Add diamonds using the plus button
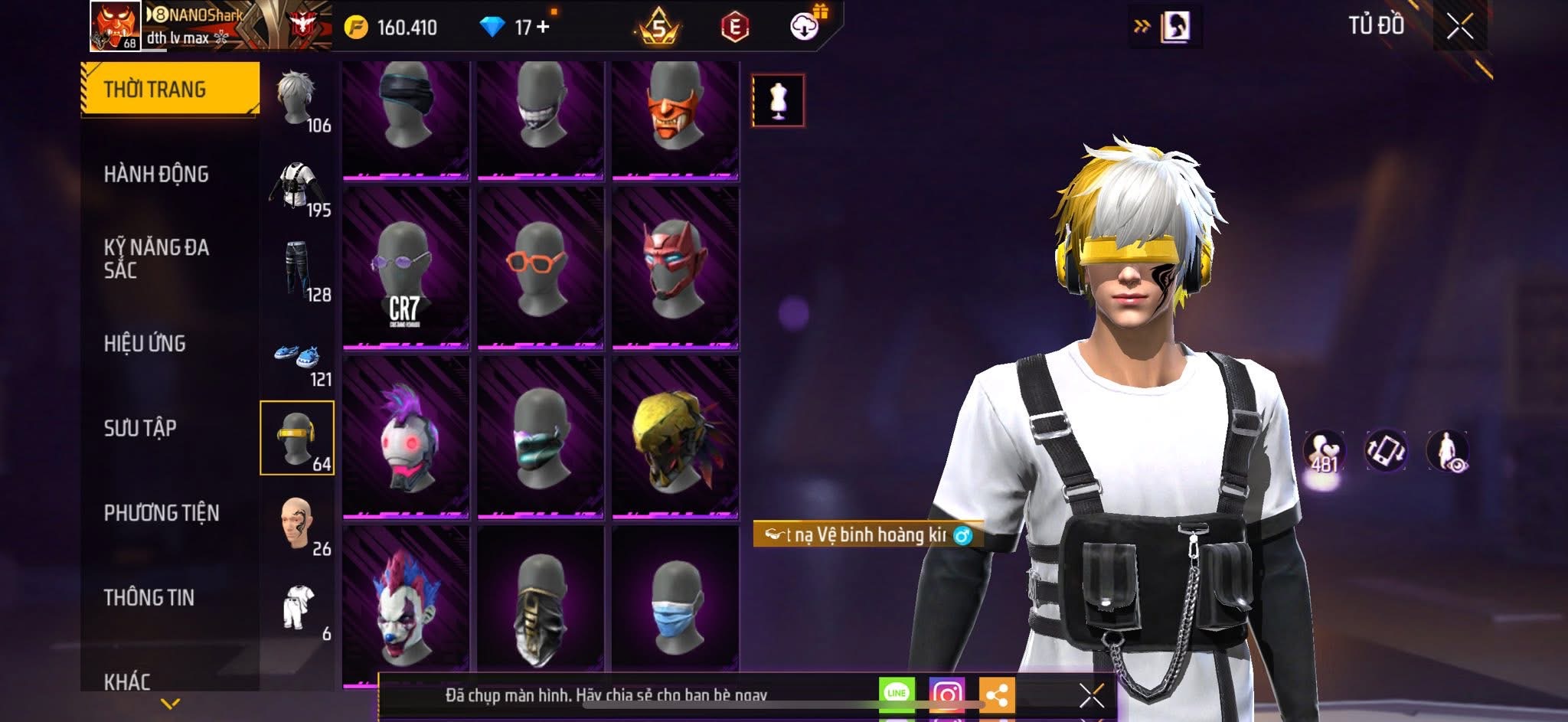Viewport: 1568px width, 722px height. pyautogui.click(x=544, y=28)
